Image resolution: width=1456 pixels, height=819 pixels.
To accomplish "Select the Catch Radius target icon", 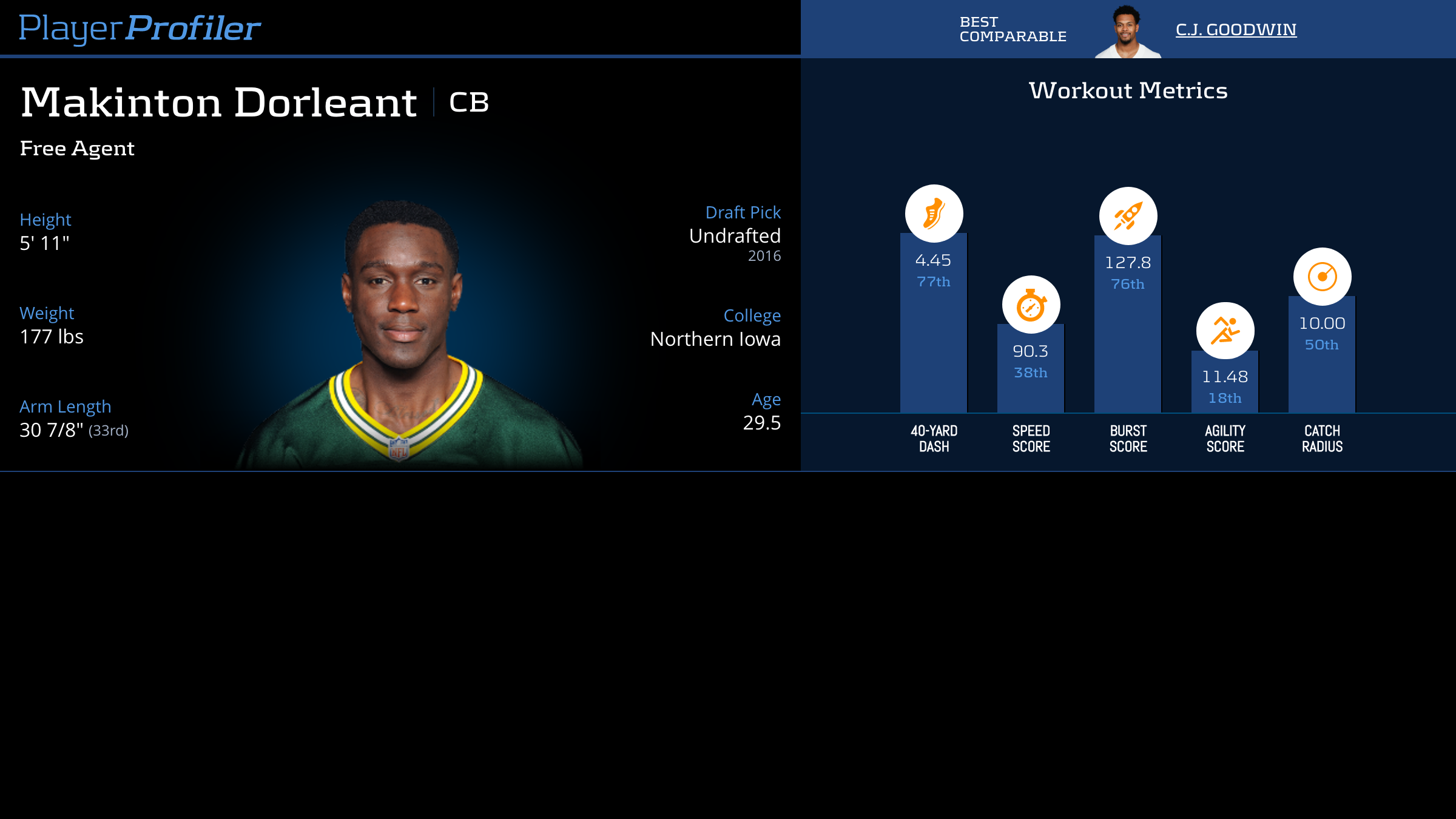I will click(1322, 277).
